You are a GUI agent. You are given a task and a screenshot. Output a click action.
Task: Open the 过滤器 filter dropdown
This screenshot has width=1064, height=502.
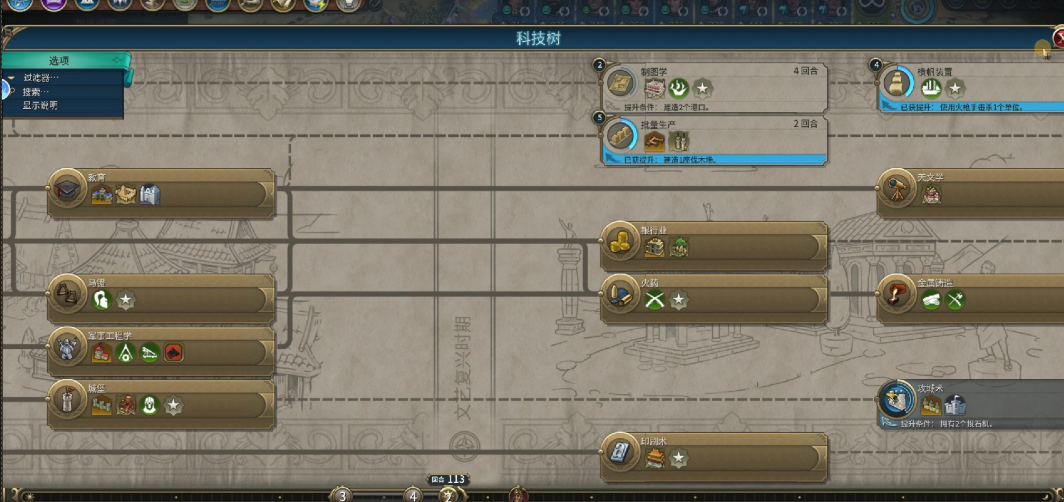(42, 78)
